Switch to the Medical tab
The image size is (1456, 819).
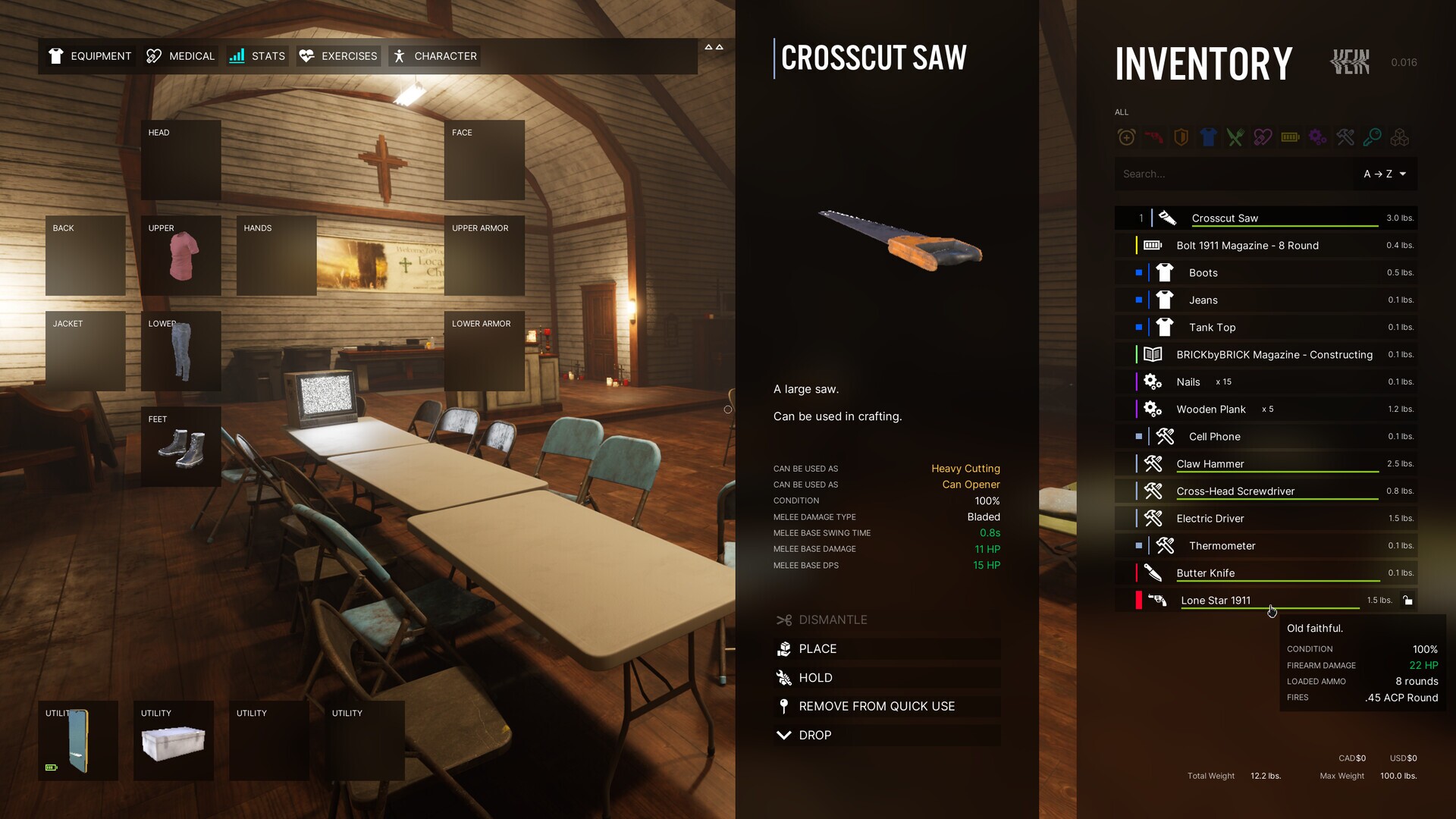[180, 55]
